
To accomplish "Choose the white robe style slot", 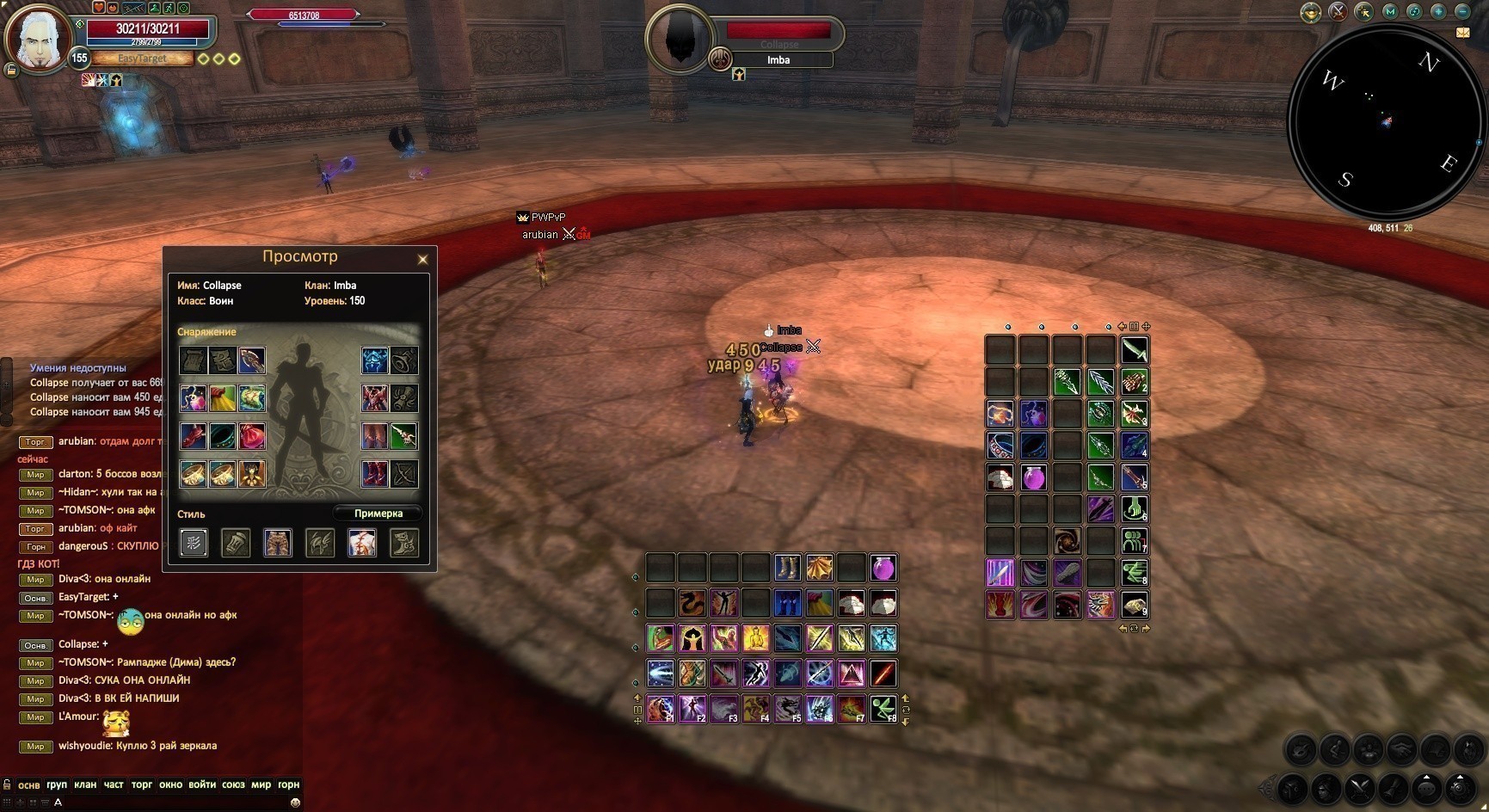I will (361, 543).
